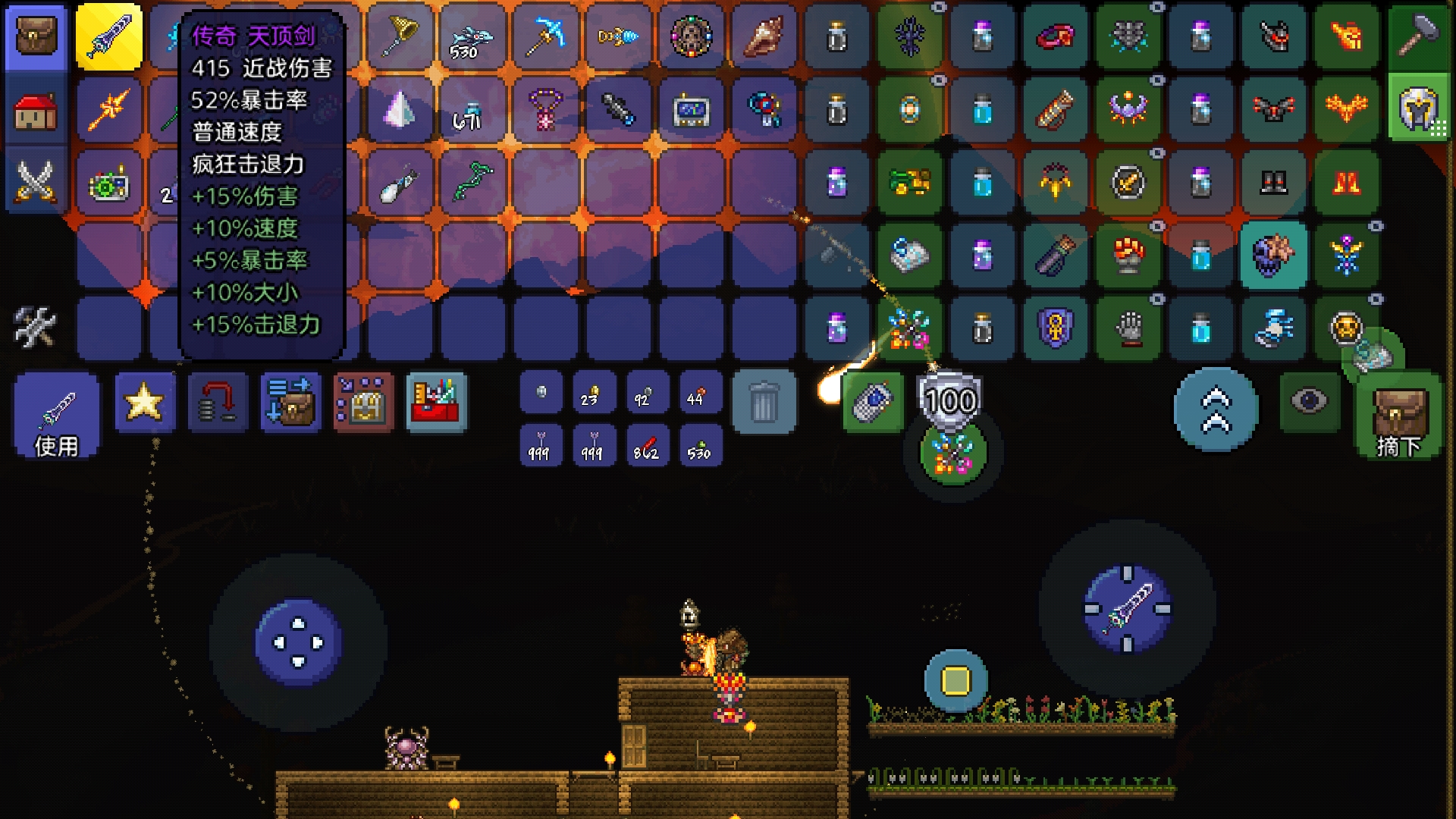Select the Zenith sword inventory slot
This screenshot has width=1456, height=819.
pyautogui.click(x=109, y=36)
